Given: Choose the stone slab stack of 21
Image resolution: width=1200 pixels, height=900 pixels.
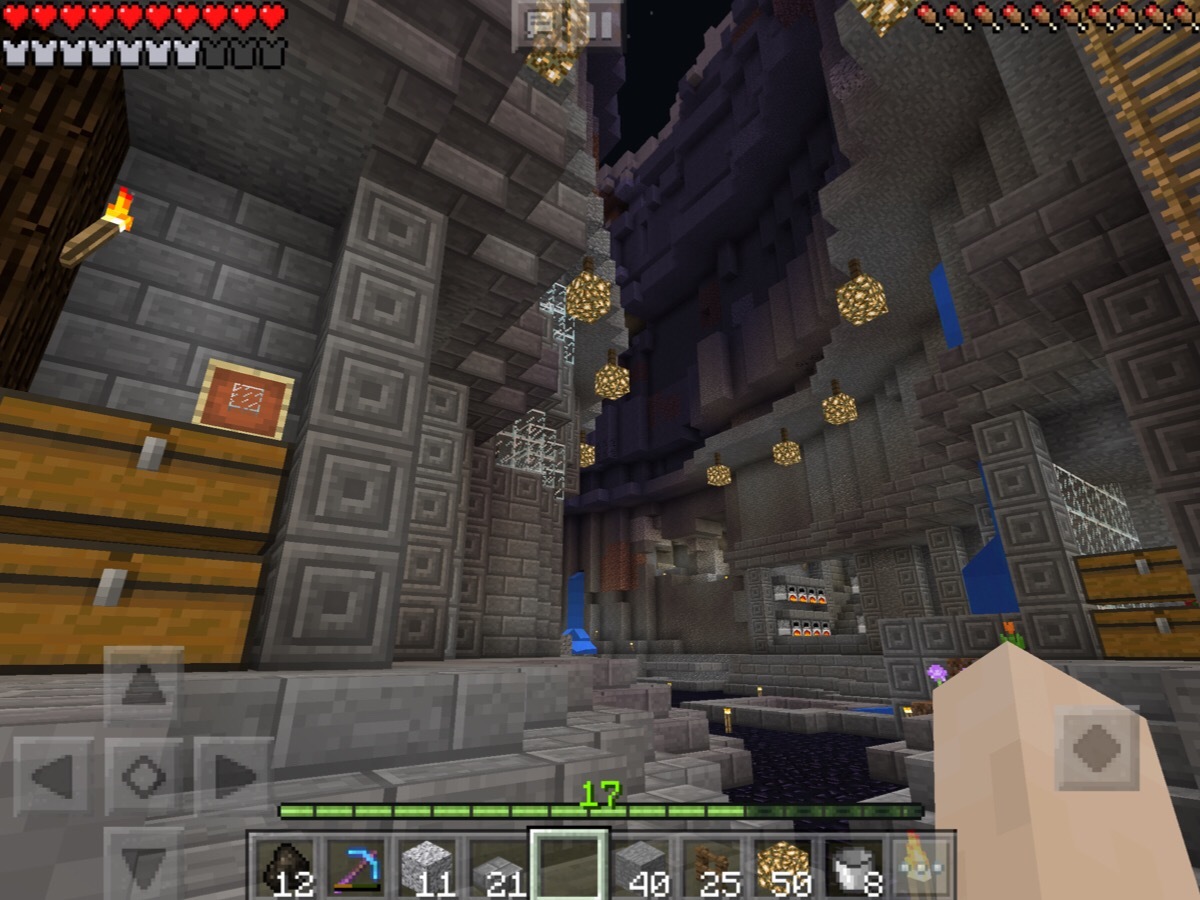Looking at the screenshot, I should (x=497, y=867).
